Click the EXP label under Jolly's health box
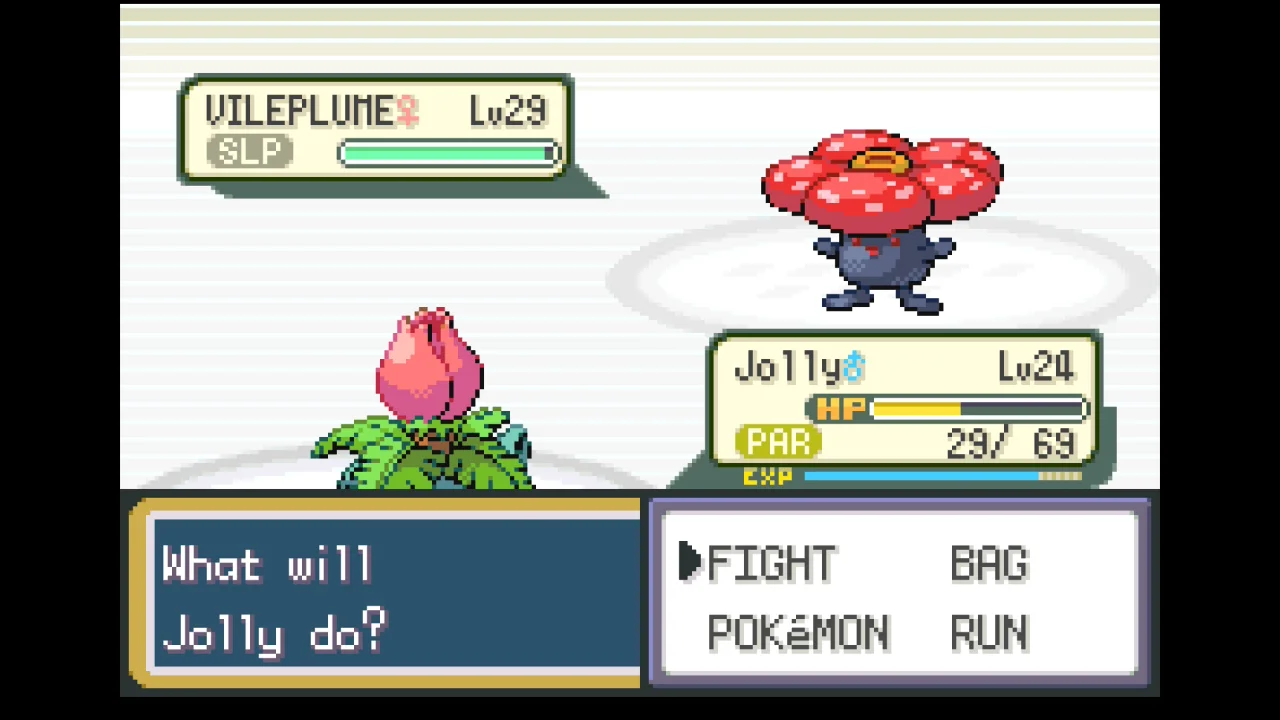The height and width of the screenshot is (720, 1280). (x=766, y=478)
